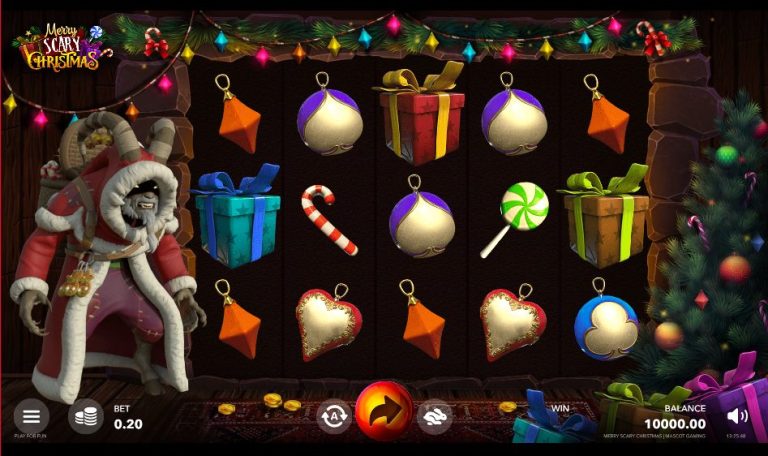The width and height of the screenshot is (768, 456).
Task: Activate the autoplay button
Action: (333, 414)
